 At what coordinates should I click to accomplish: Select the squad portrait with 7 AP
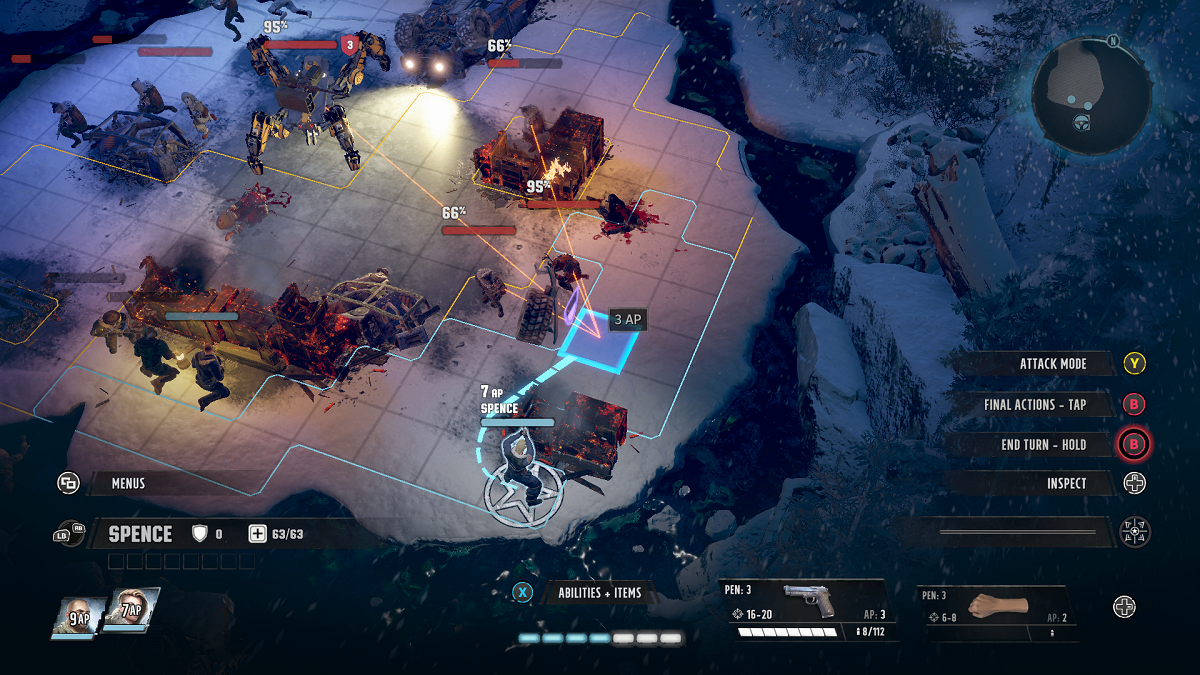pos(130,610)
